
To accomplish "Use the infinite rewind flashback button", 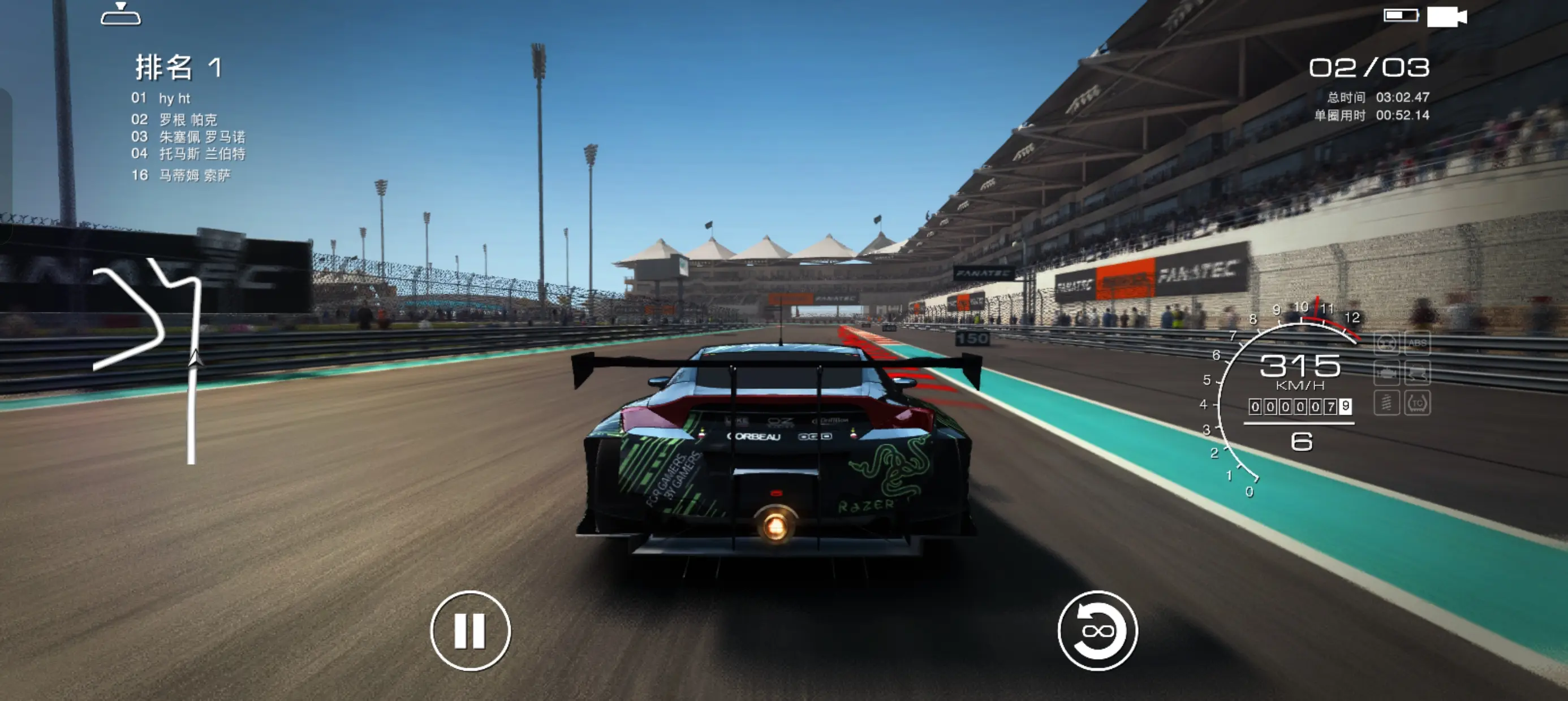I will pyautogui.click(x=1097, y=631).
